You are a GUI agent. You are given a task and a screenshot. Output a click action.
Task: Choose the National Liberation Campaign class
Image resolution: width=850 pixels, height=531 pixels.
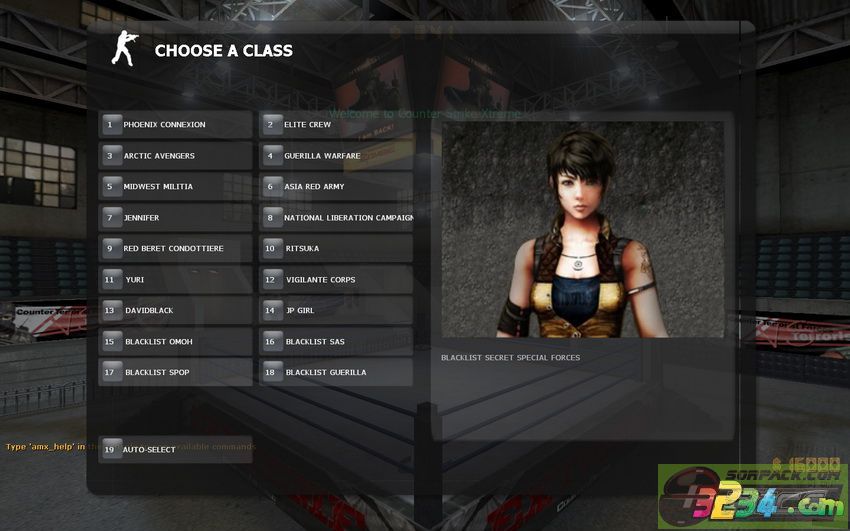[335, 218]
